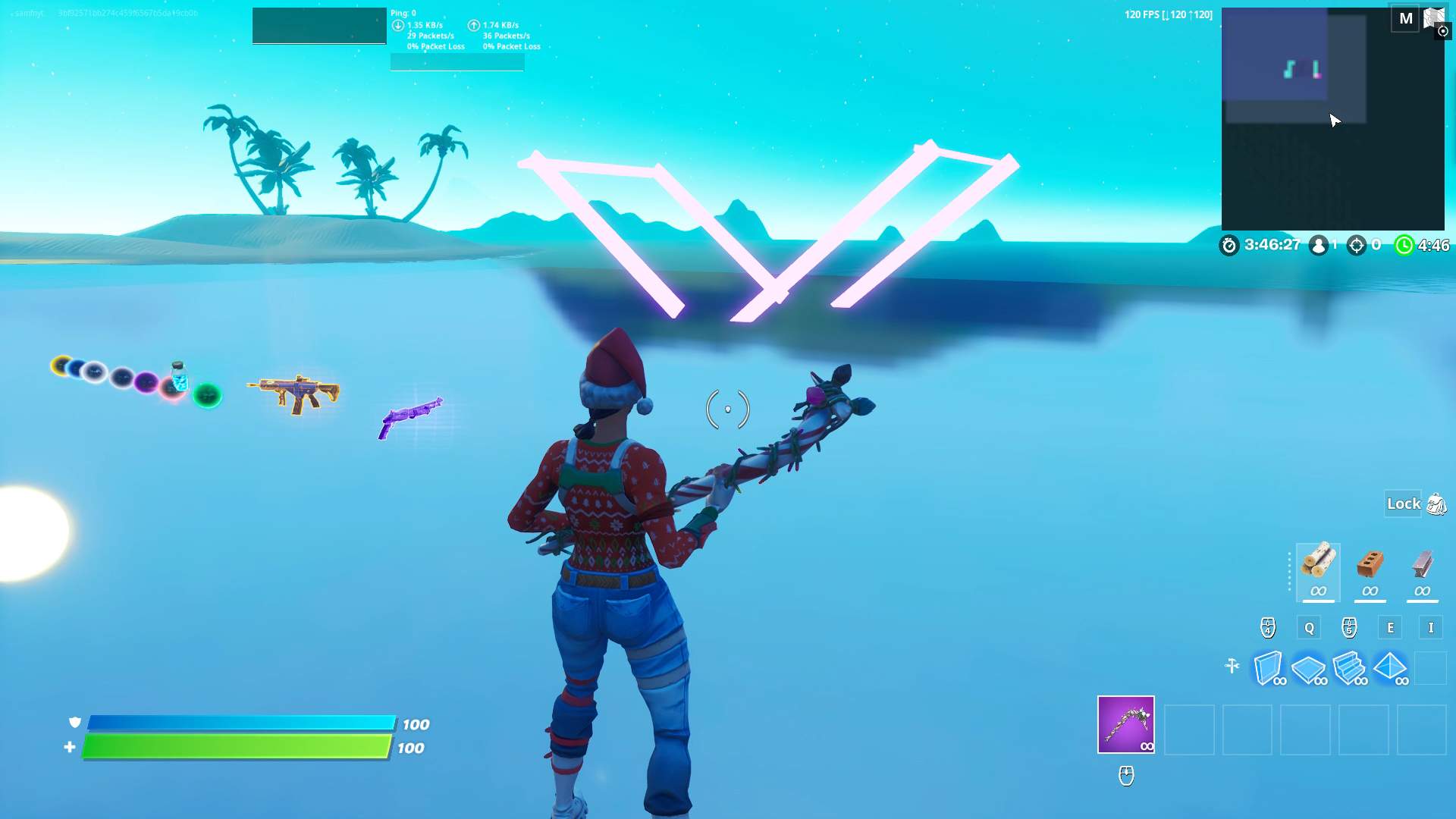Click the M map key indicator
The image size is (1456, 819).
coord(1404,18)
